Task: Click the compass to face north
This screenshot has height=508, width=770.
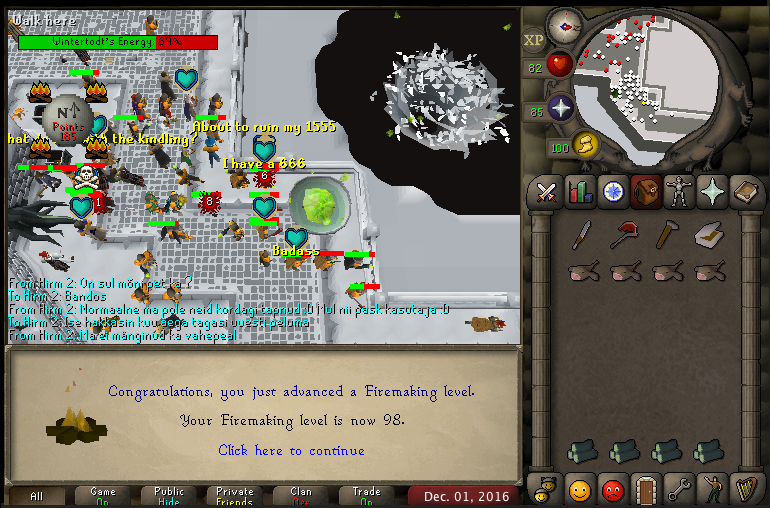Action: click(565, 24)
